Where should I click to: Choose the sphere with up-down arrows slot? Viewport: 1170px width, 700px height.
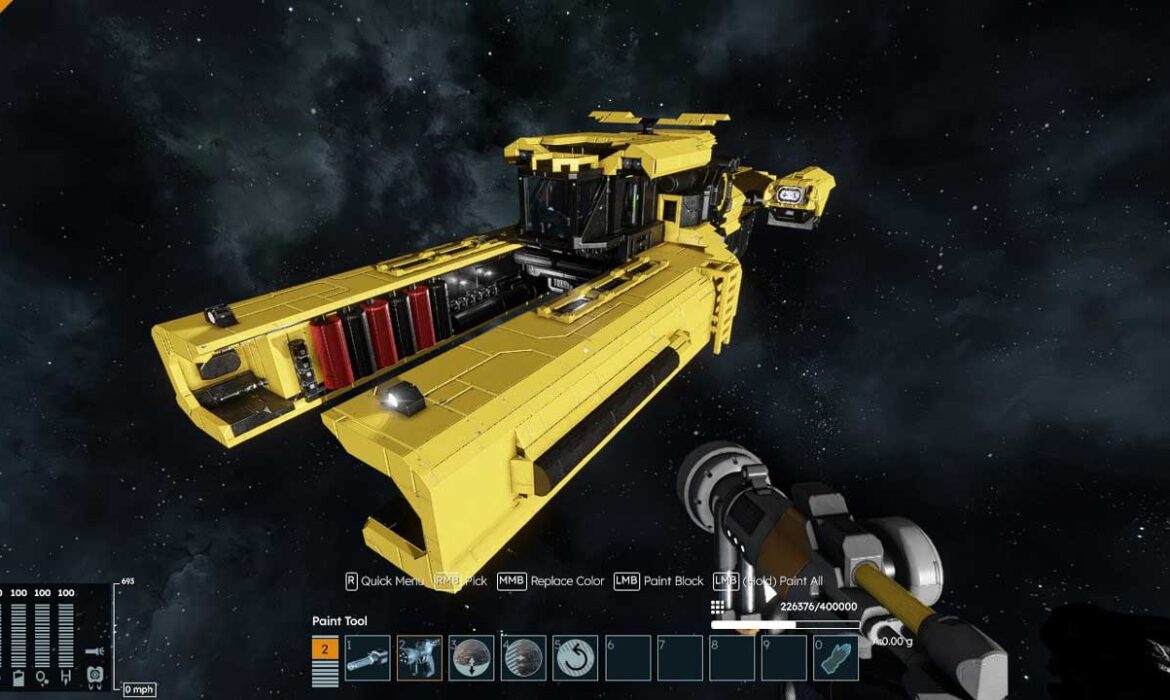pyautogui.click(x=471, y=658)
